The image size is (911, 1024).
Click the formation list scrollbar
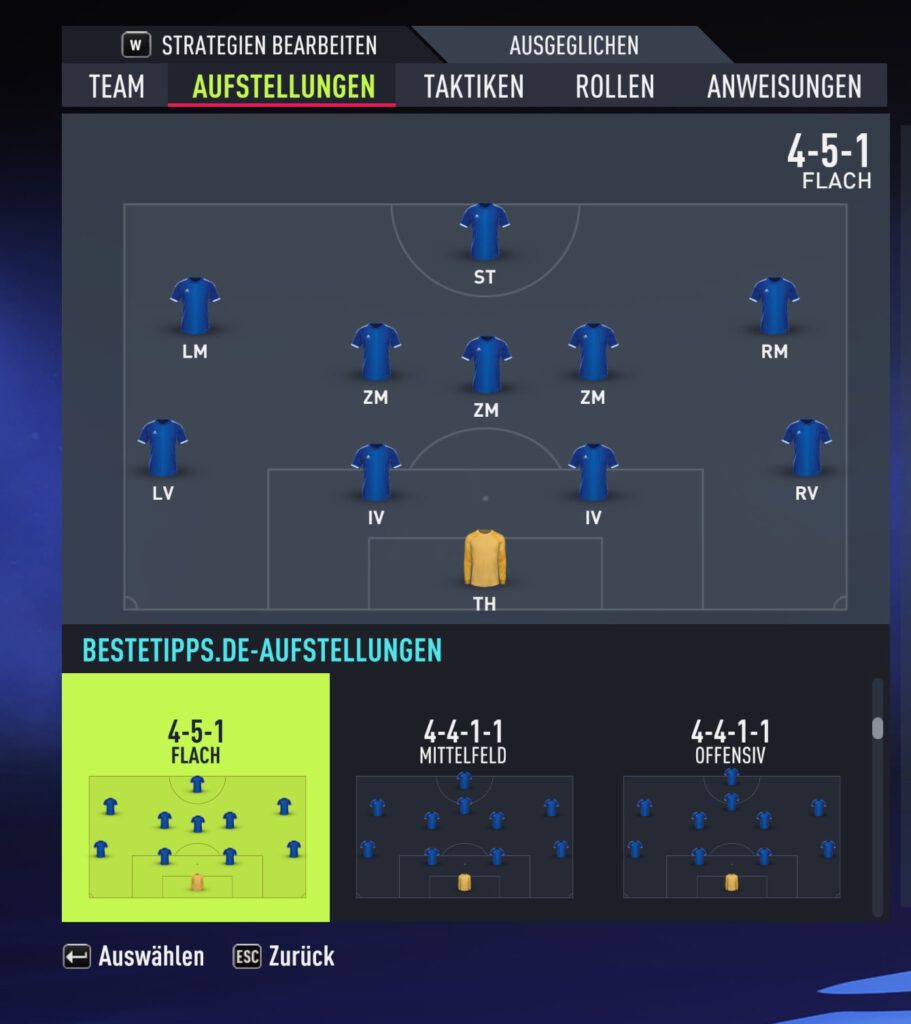coord(877,728)
